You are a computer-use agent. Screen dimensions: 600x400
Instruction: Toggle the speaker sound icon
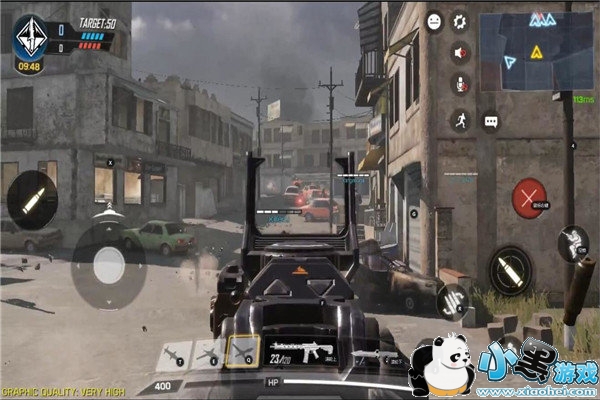coord(461,53)
